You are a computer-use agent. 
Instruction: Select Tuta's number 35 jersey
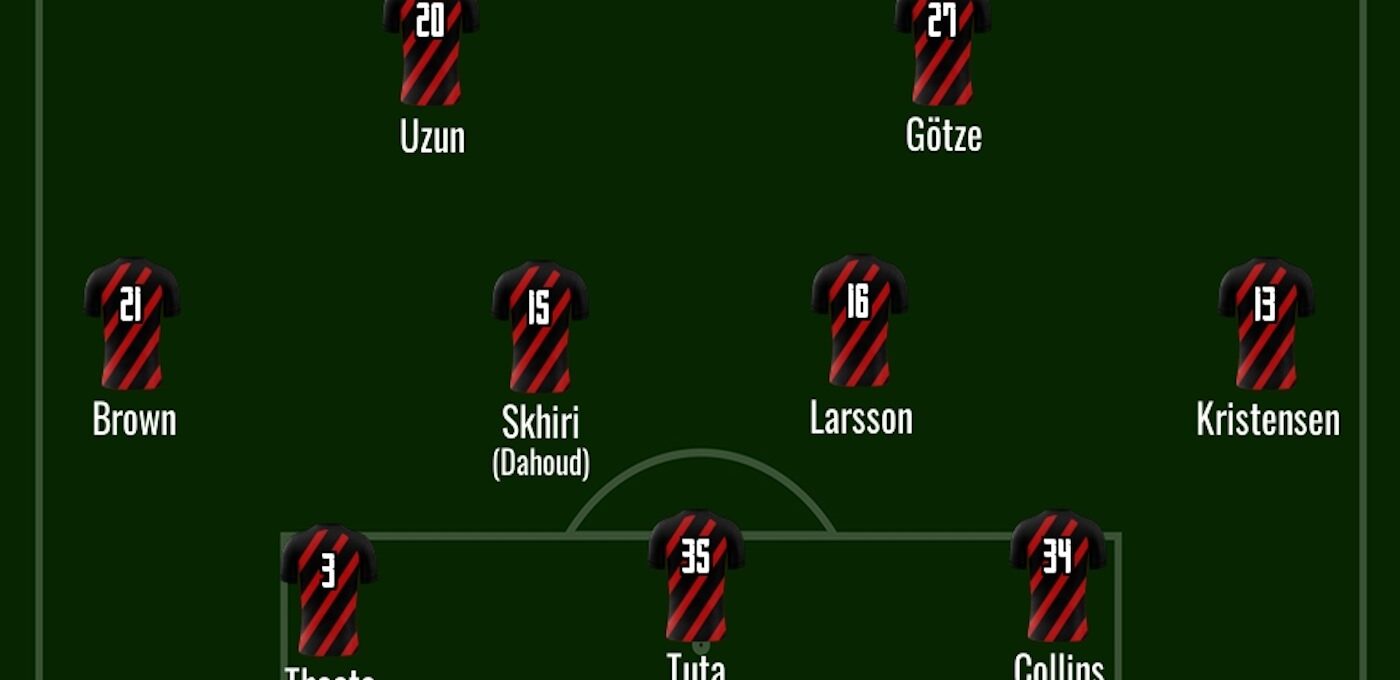[x=696, y=577]
